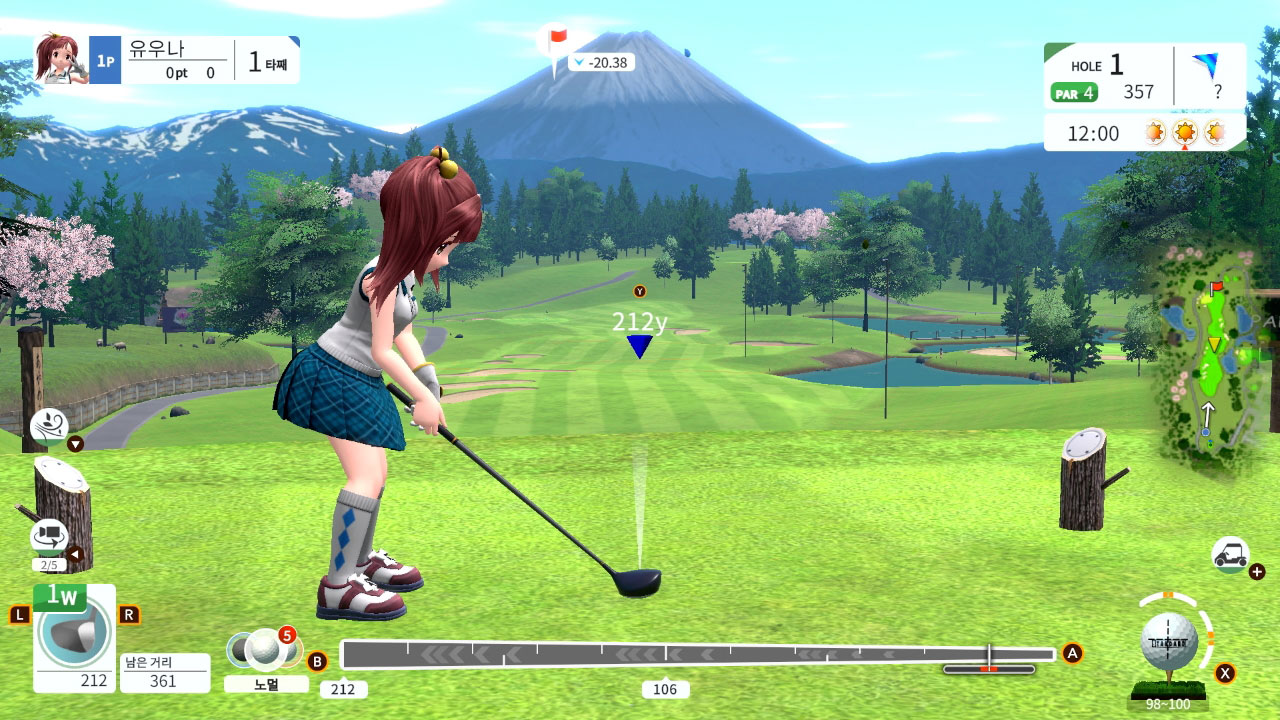The height and width of the screenshot is (720, 1280).
Task: Open the course minimap
Action: click(x=1208, y=362)
